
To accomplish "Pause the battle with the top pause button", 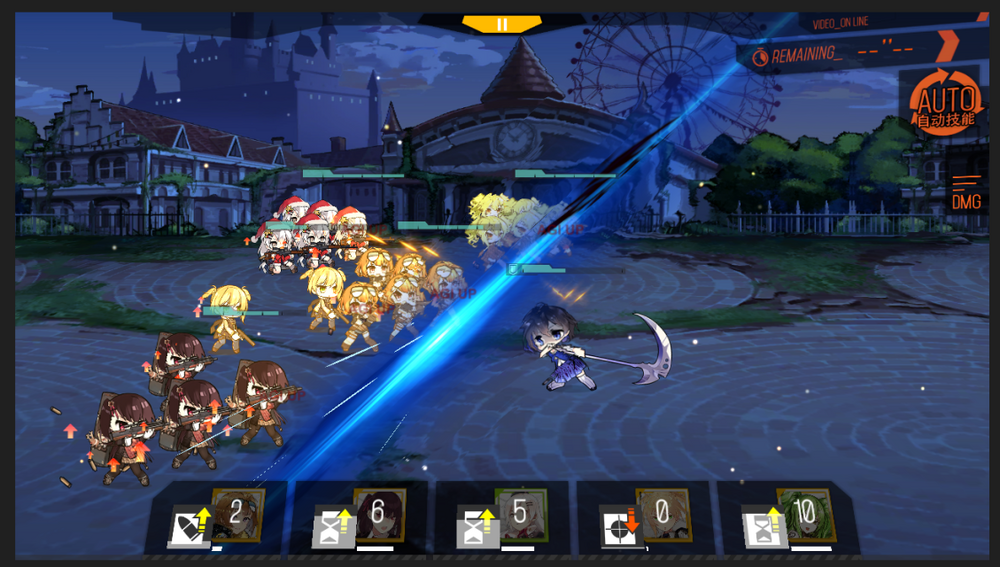I will point(501,24).
